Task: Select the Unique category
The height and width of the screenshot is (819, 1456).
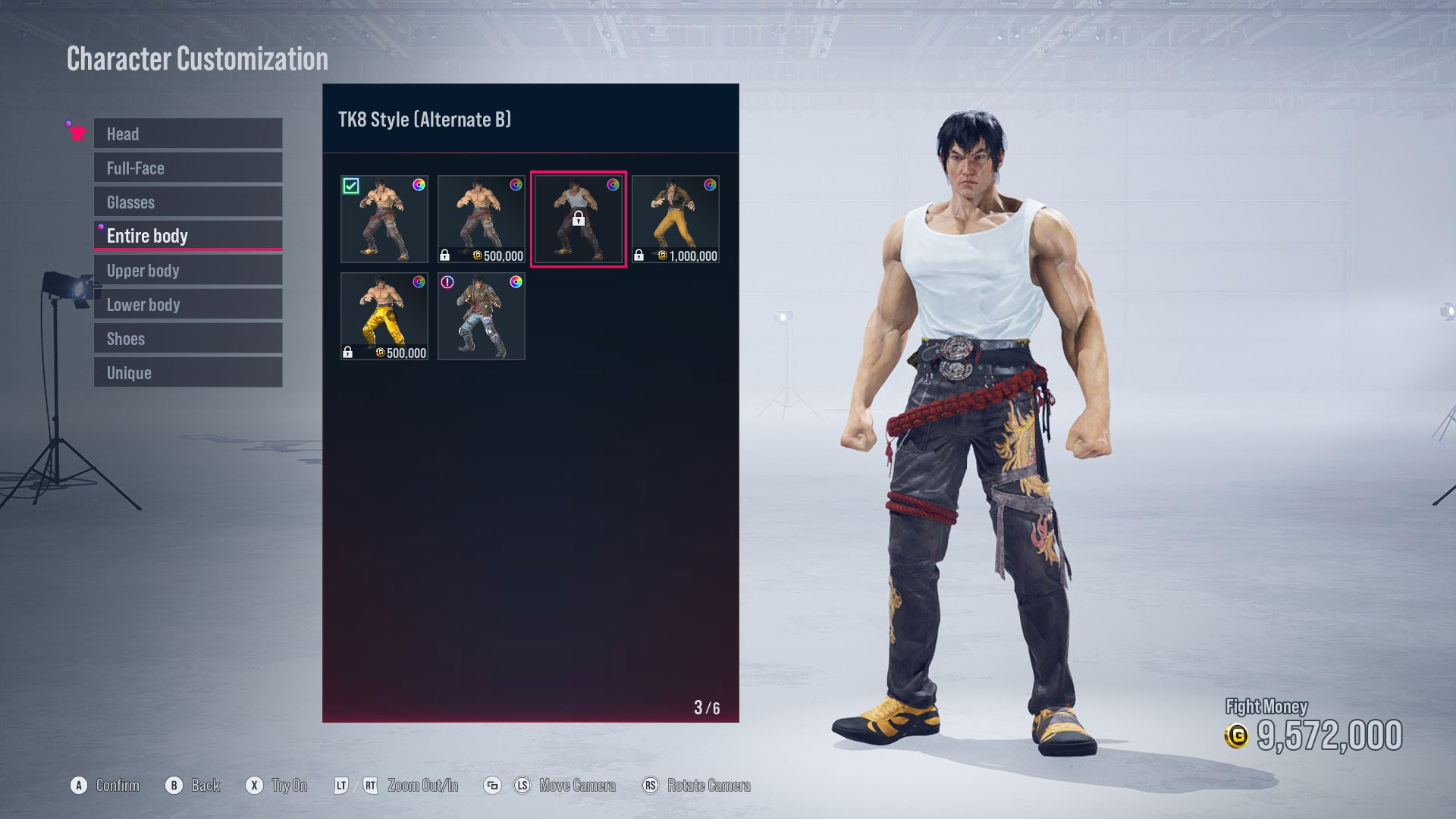Action: (187, 372)
